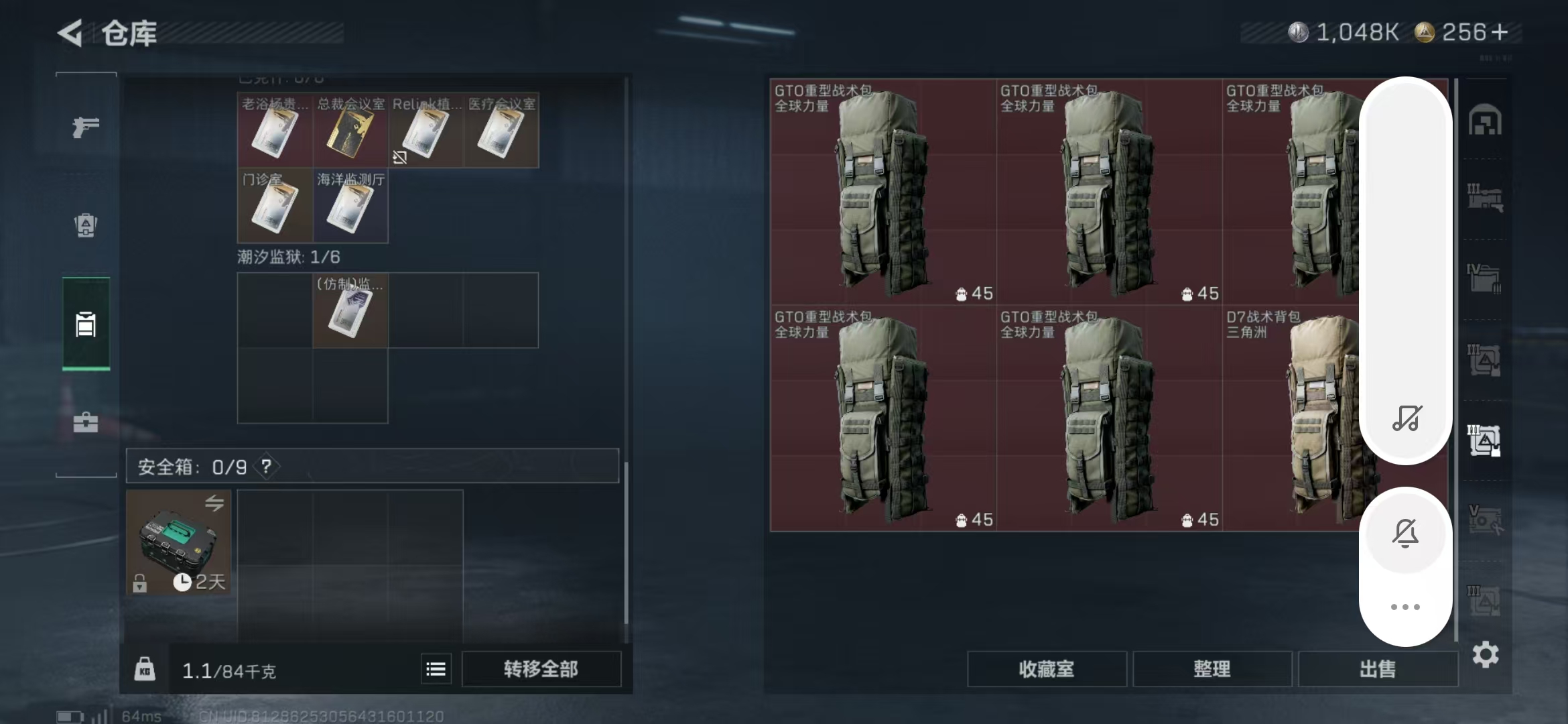1568x724 pixels.
Task: Select the pistol weapons category icon
Action: (85, 127)
